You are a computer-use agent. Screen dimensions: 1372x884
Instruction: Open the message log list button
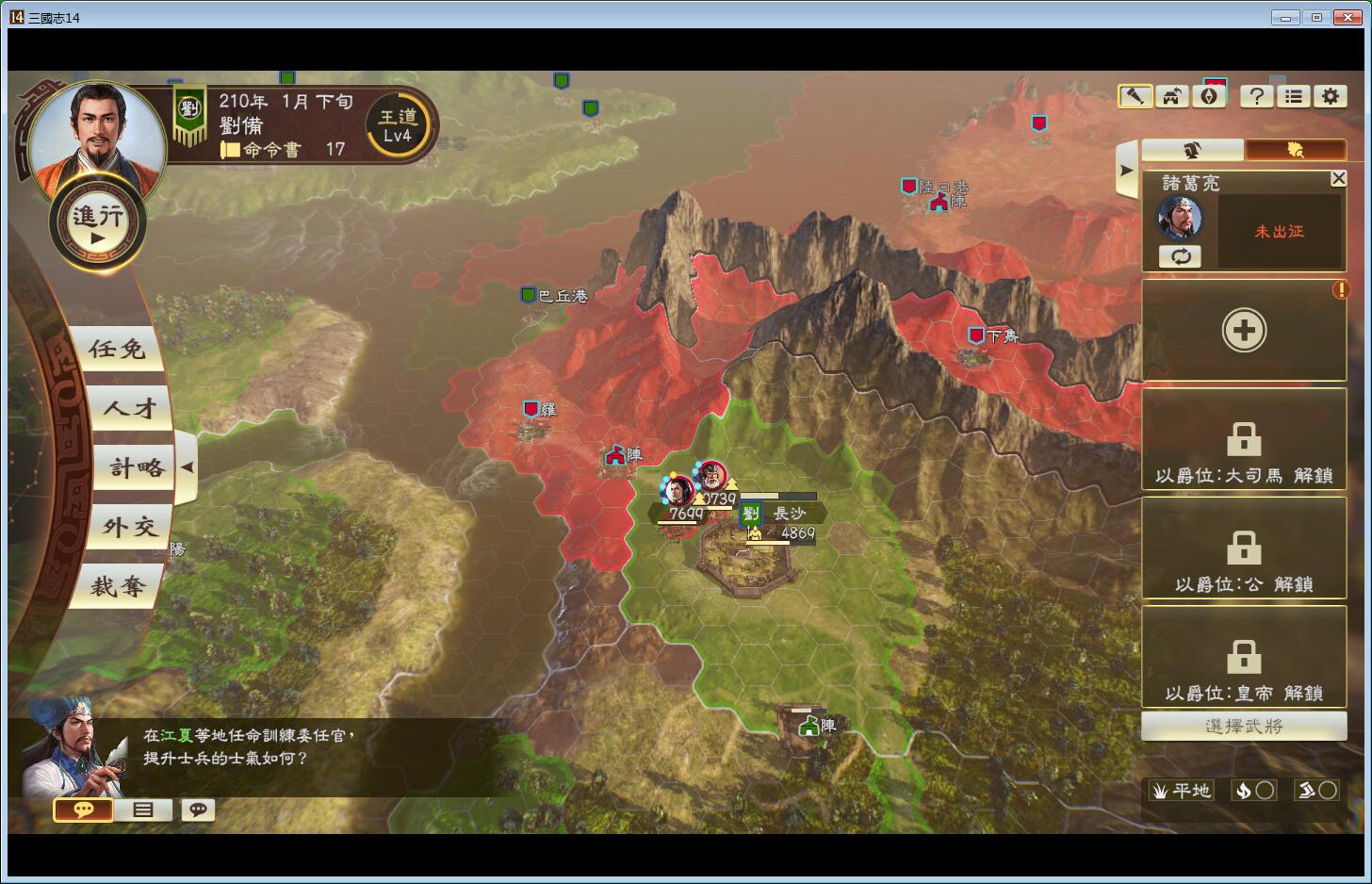(x=143, y=810)
